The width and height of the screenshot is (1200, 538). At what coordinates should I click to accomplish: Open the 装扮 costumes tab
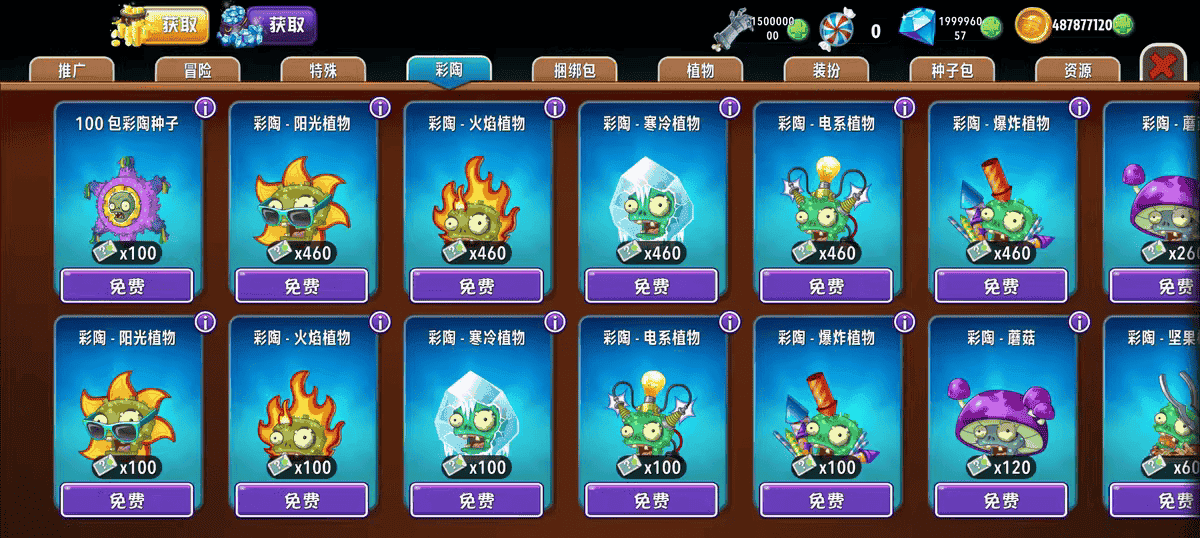pyautogui.click(x=826, y=70)
